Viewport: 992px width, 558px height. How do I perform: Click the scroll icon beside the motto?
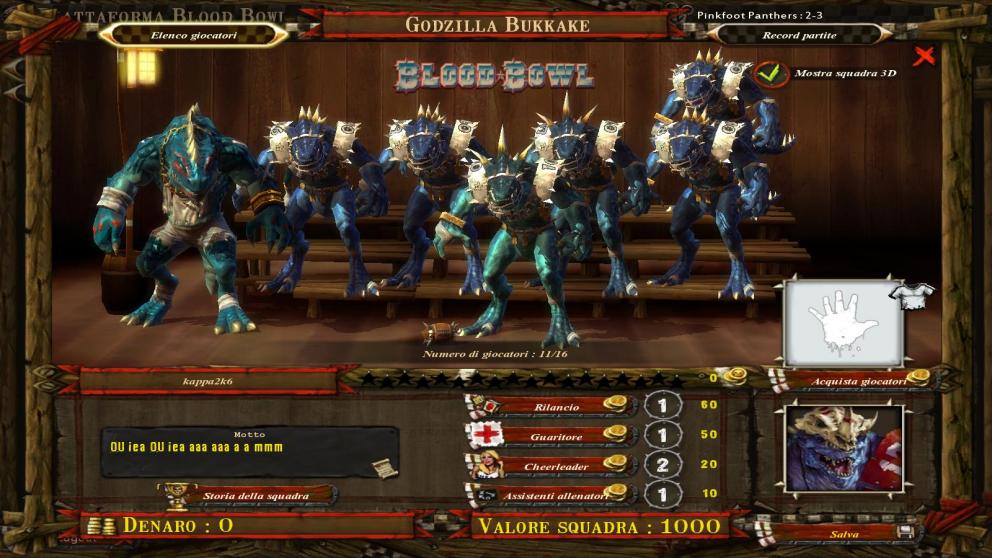tap(384, 468)
